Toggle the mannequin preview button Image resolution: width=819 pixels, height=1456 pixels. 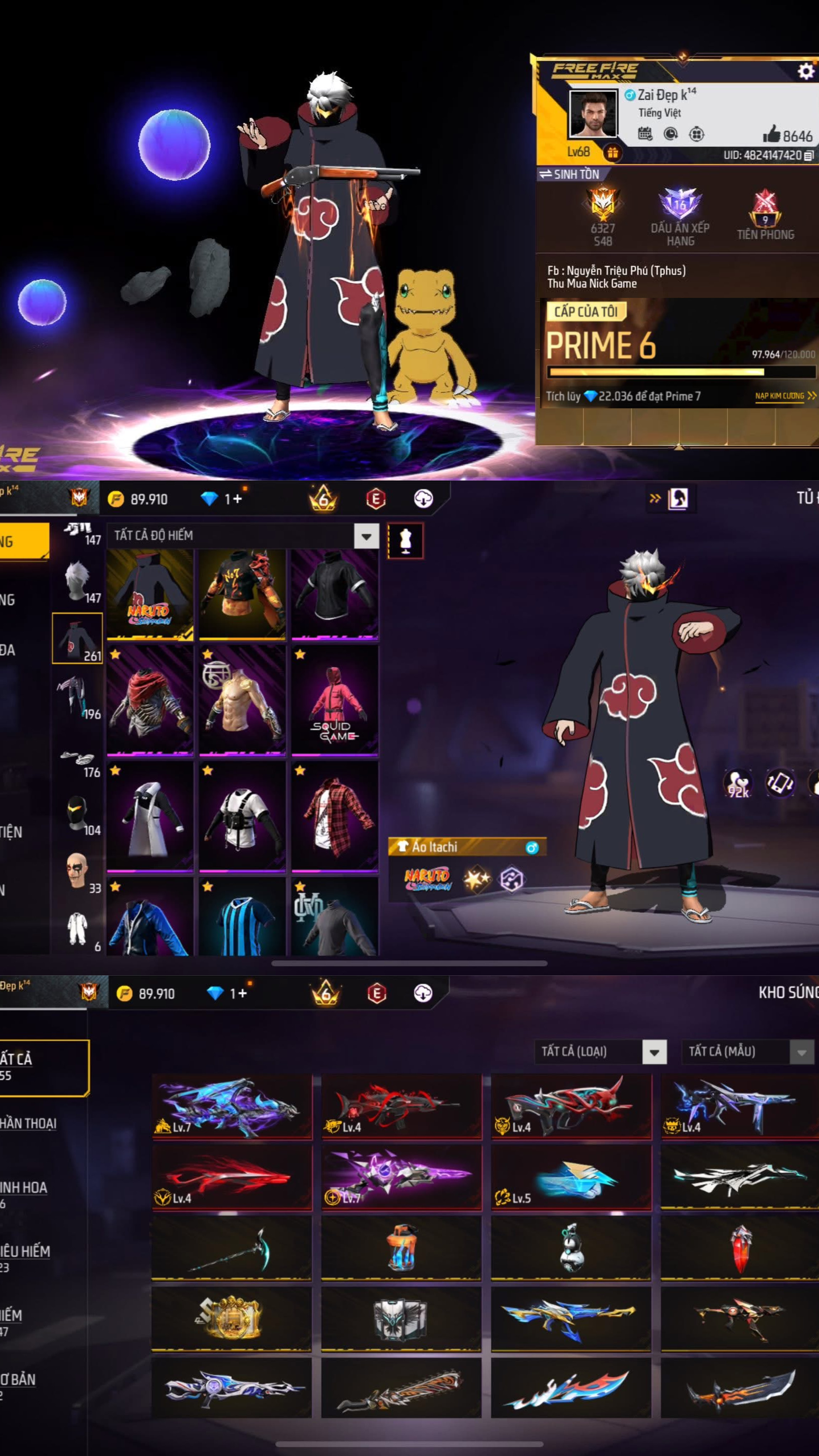[x=405, y=541]
